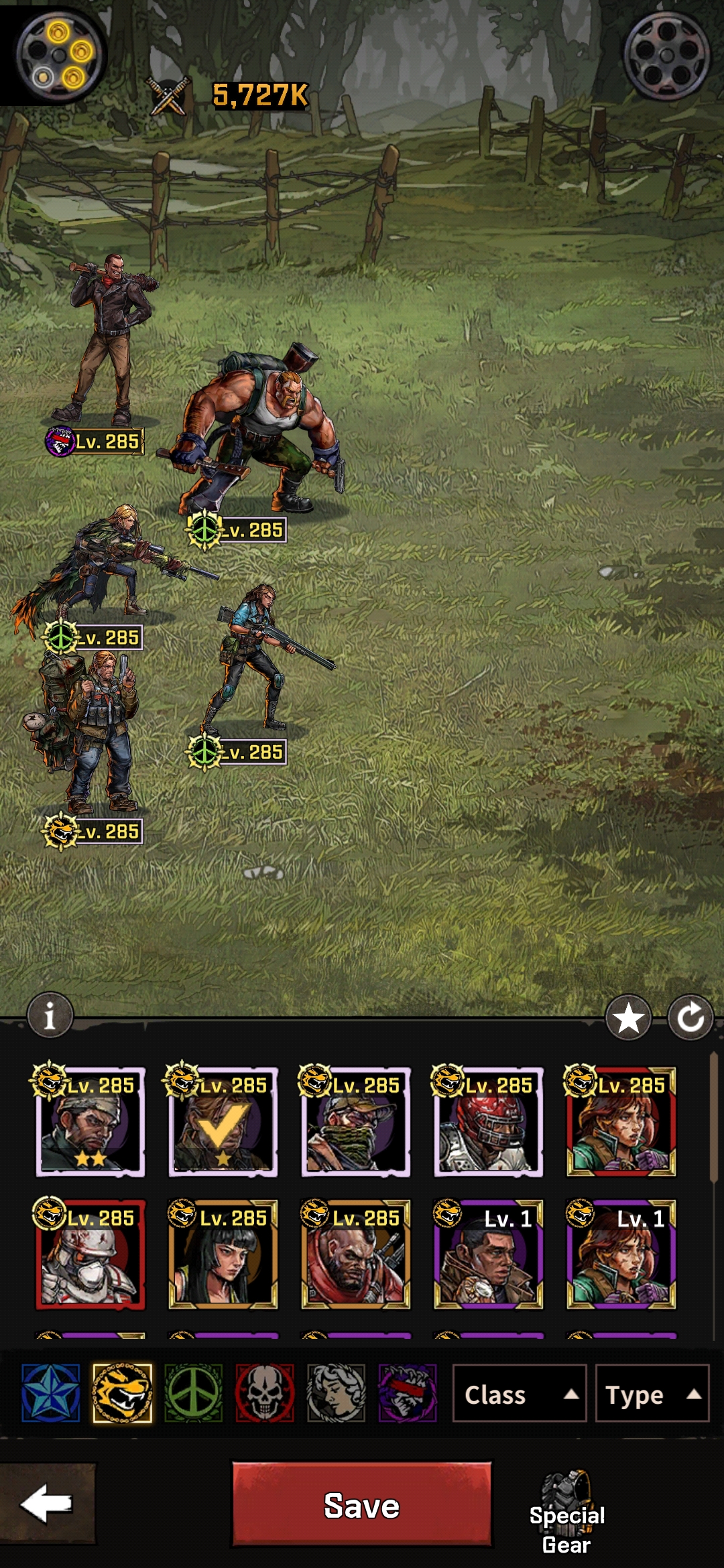Select the black-haired woman hero card
The width and height of the screenshot is (724, 1568).
point(223,1255)
